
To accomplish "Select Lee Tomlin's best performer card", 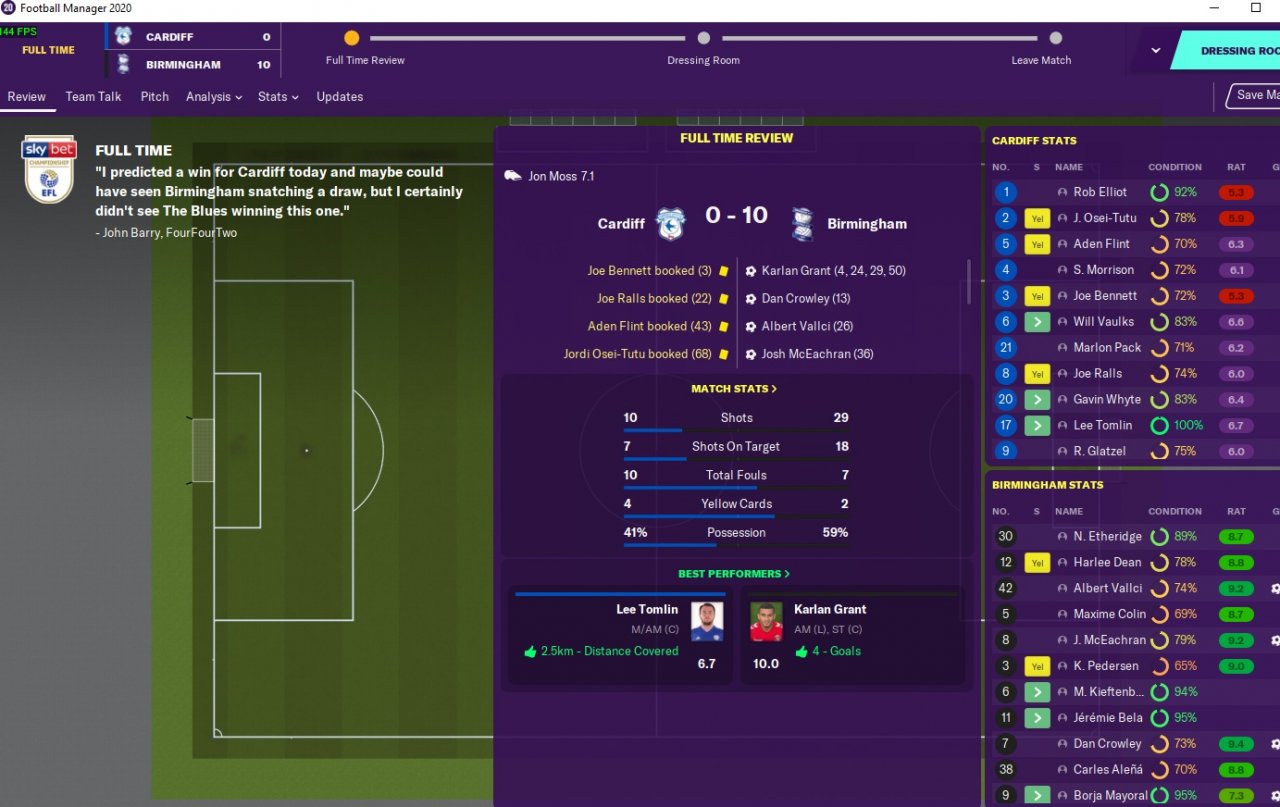I will point(620,635).
